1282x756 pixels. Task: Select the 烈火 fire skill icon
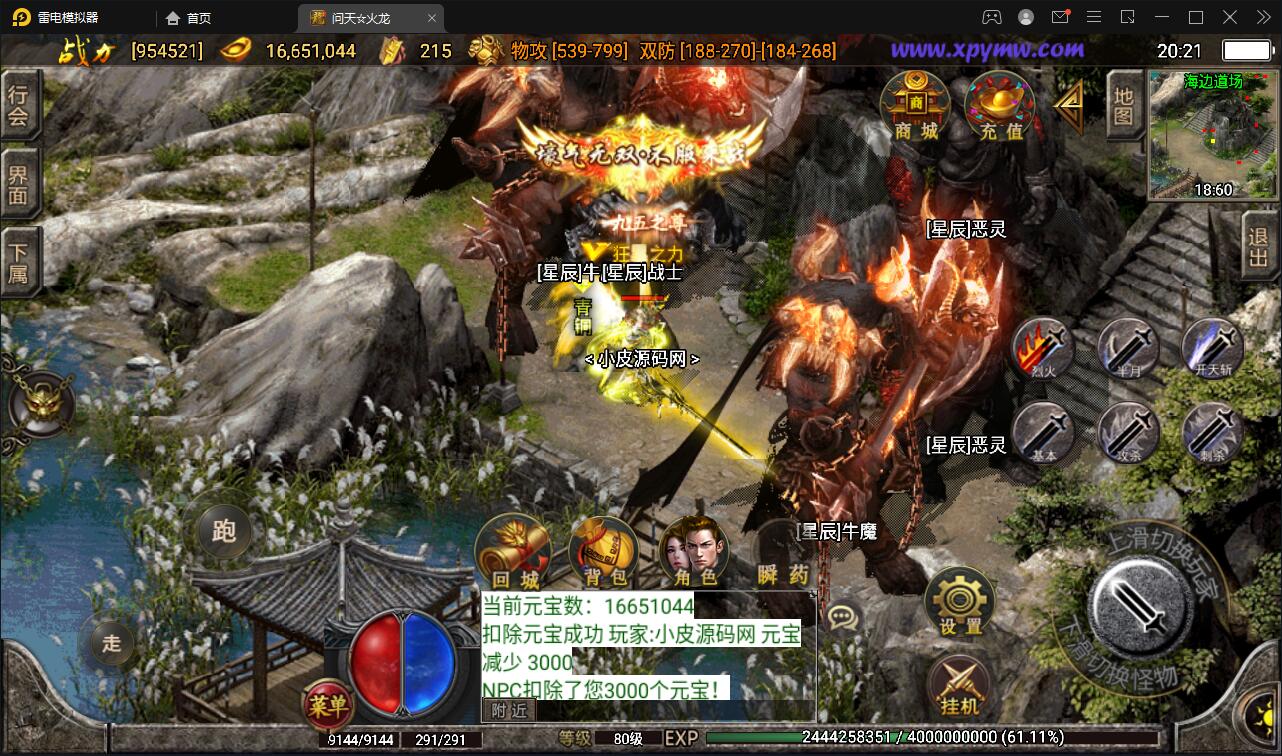click(1040, 350)
